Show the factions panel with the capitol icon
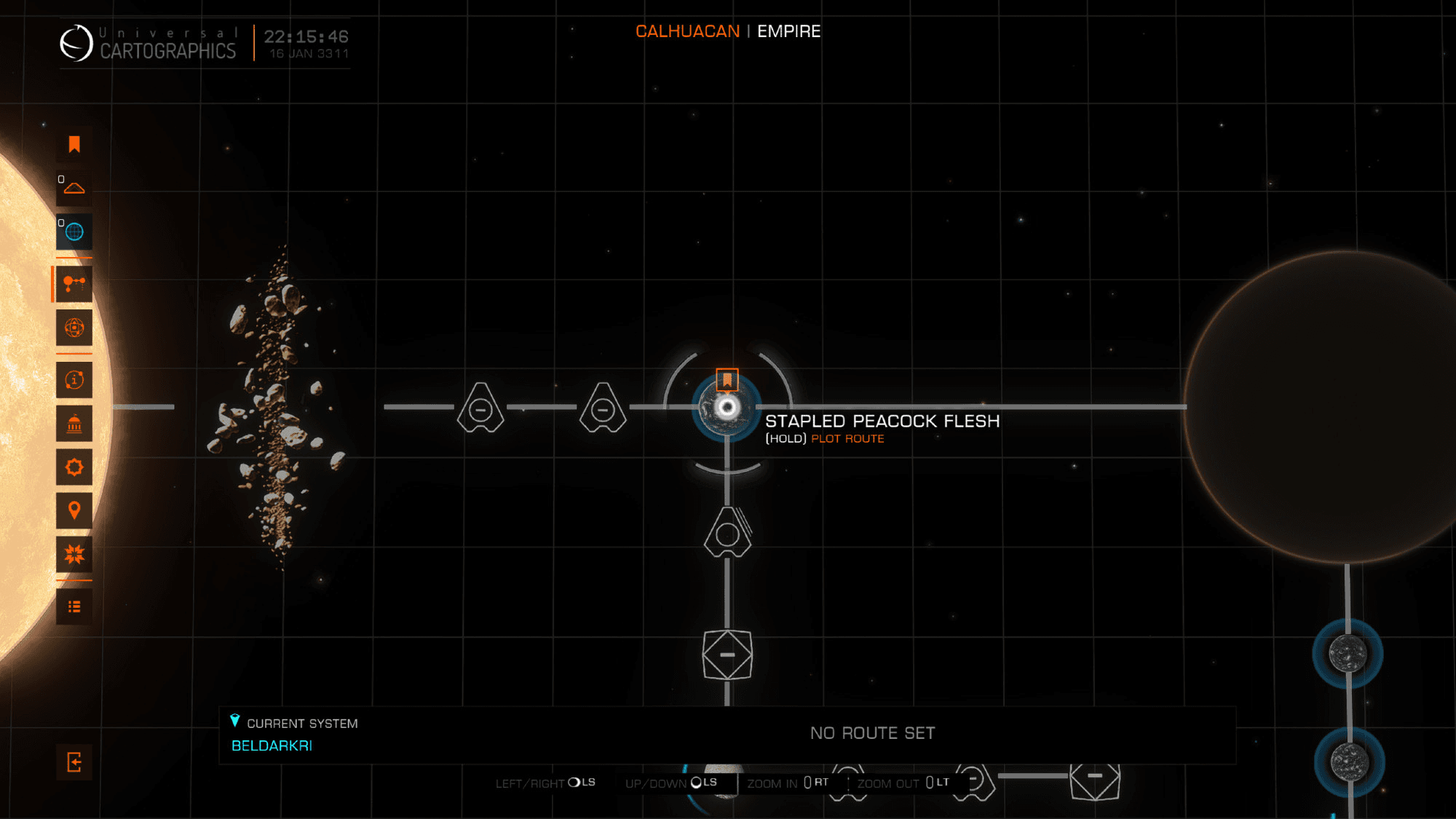Image resolution: width=1456 pixels, height=819 pixels. coord(74,424)
